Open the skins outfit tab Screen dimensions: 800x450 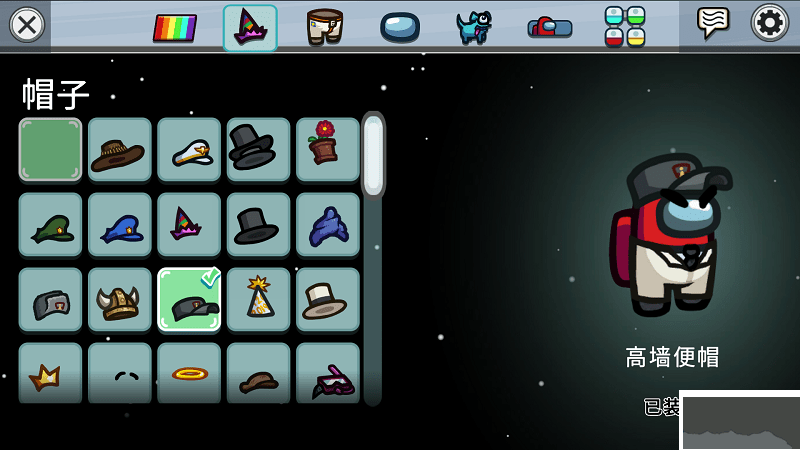pyautogui.click(x=324, y=27)
